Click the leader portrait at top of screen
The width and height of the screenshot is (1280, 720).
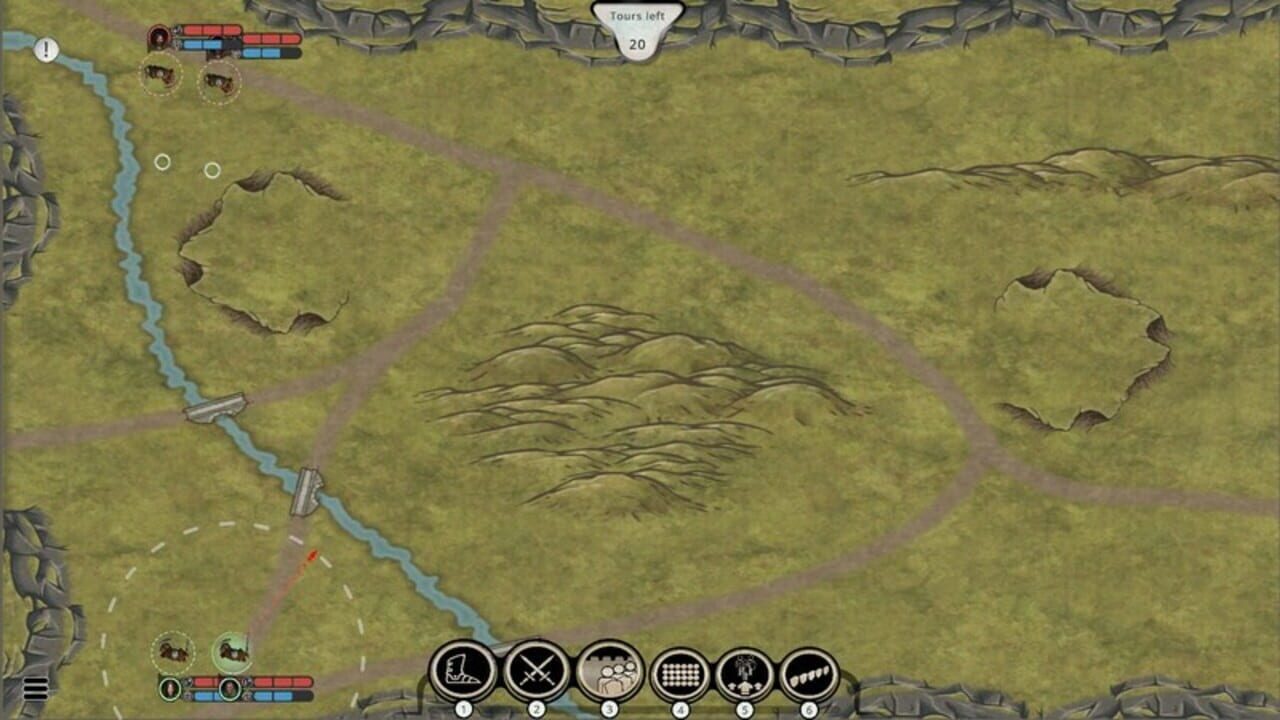pyautogui.click(x=159, y=37)
